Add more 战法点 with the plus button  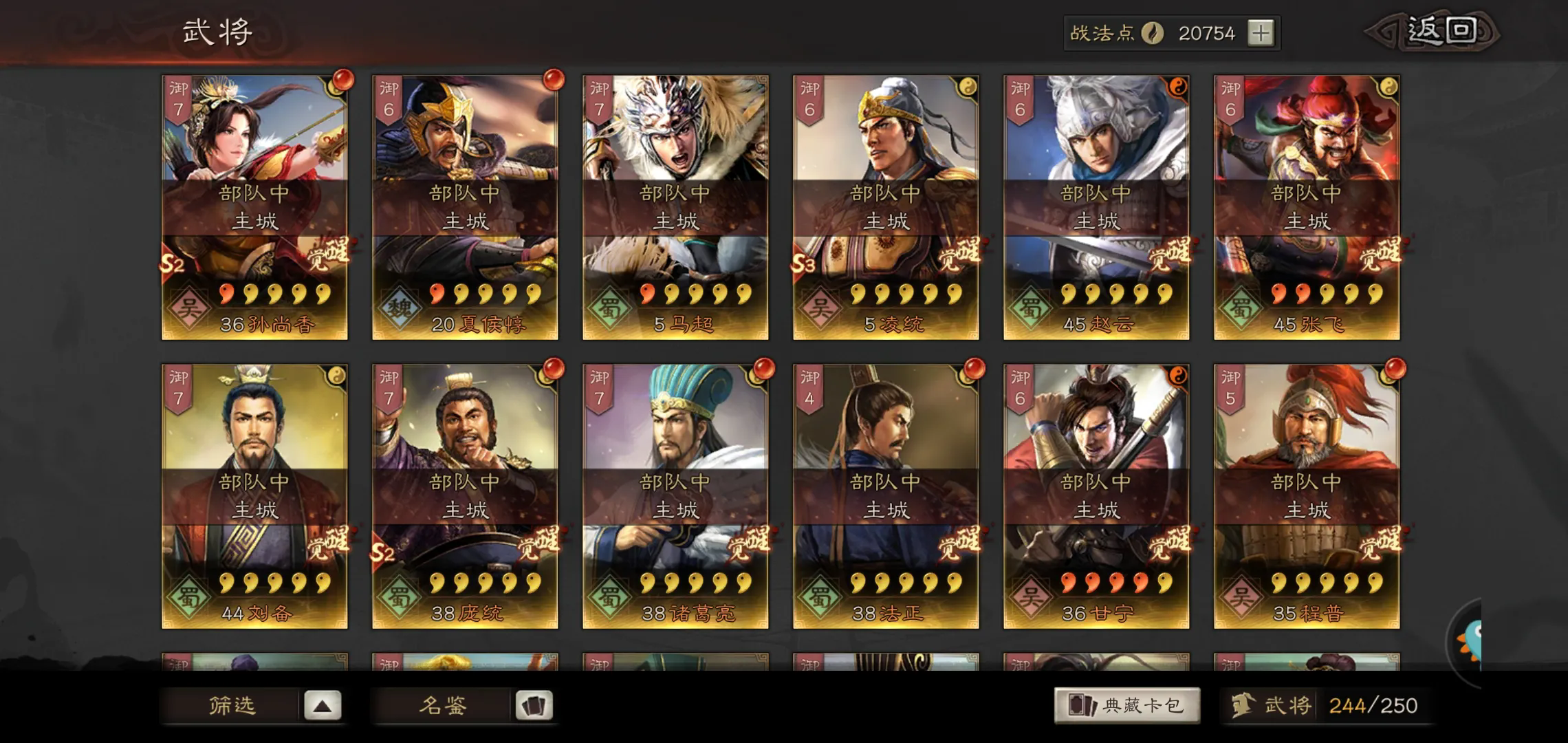(x=1260, y=33)
